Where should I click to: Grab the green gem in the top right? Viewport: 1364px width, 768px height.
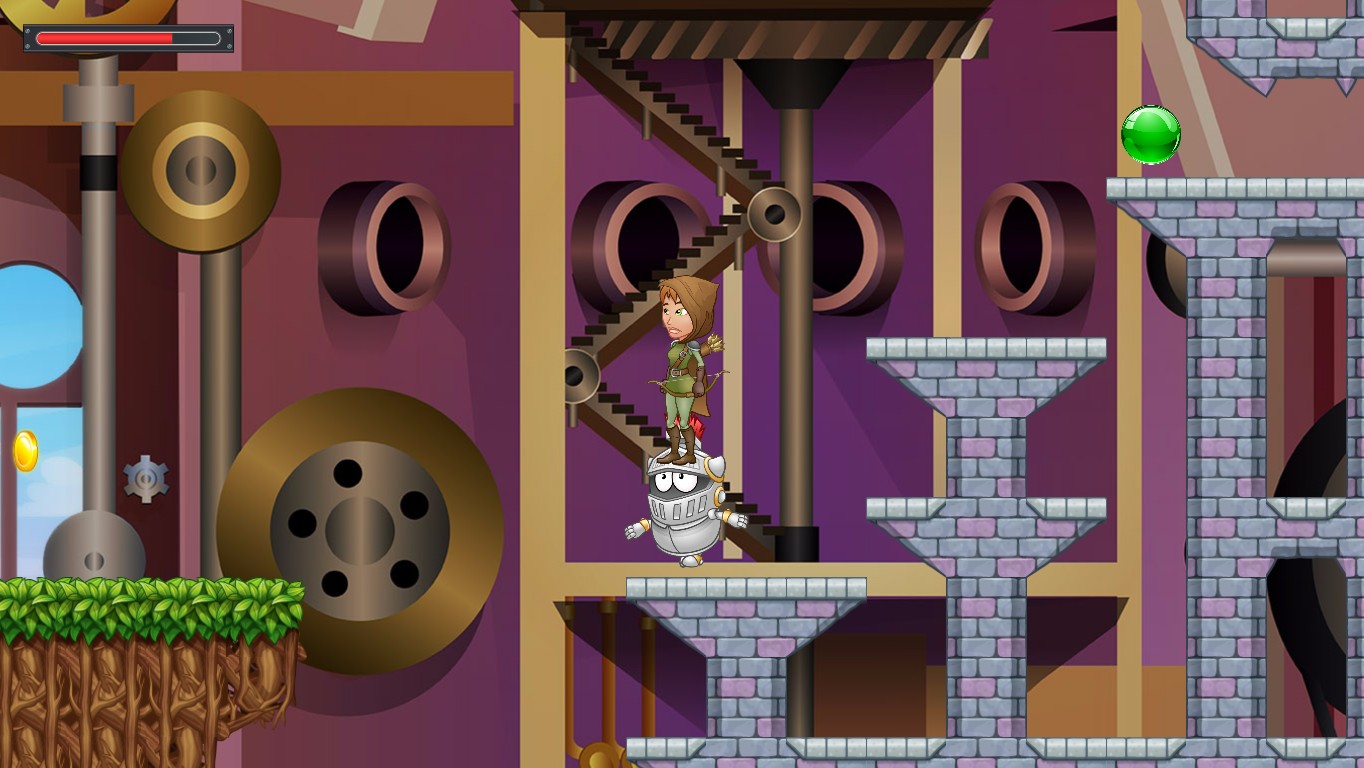click(1151, 136)
